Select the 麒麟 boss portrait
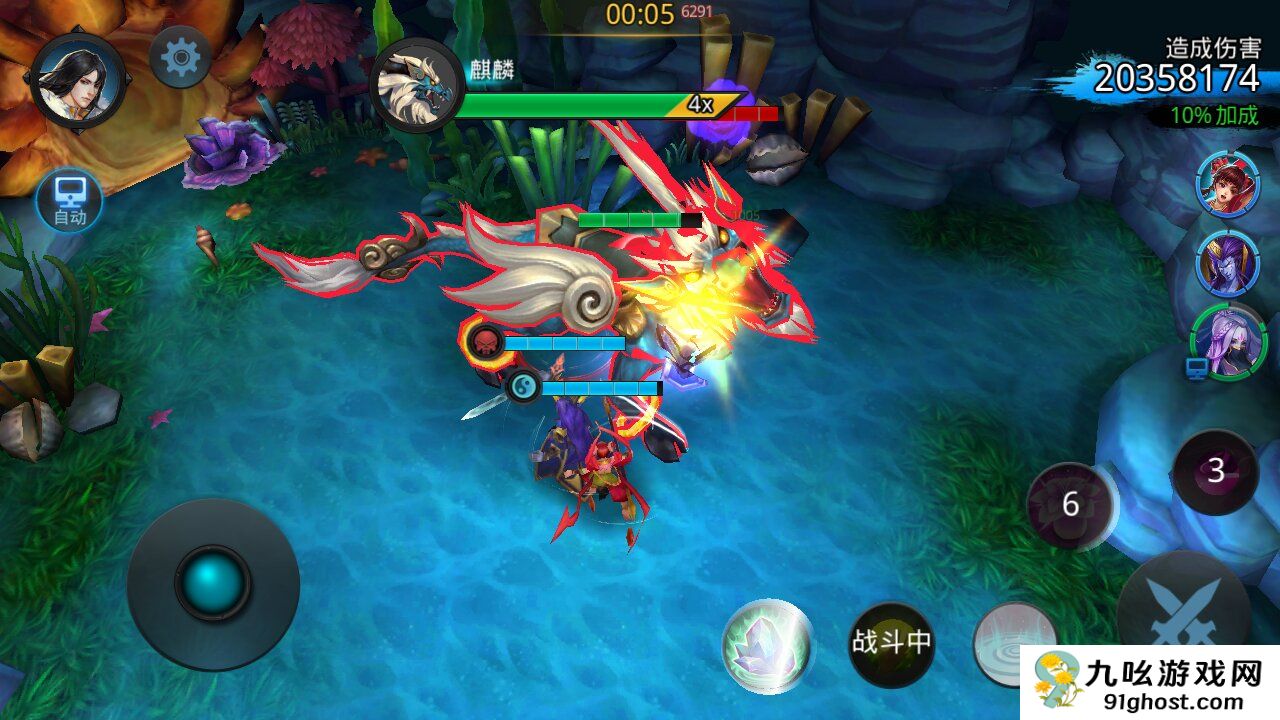 click(x=416, y=85)
